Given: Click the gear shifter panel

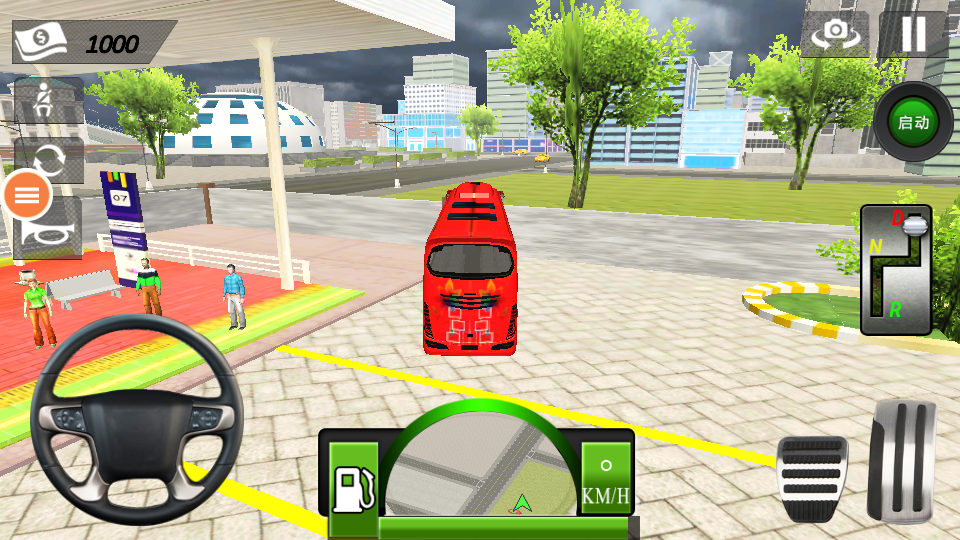Looking at the screenshot, I should point(896,269).
